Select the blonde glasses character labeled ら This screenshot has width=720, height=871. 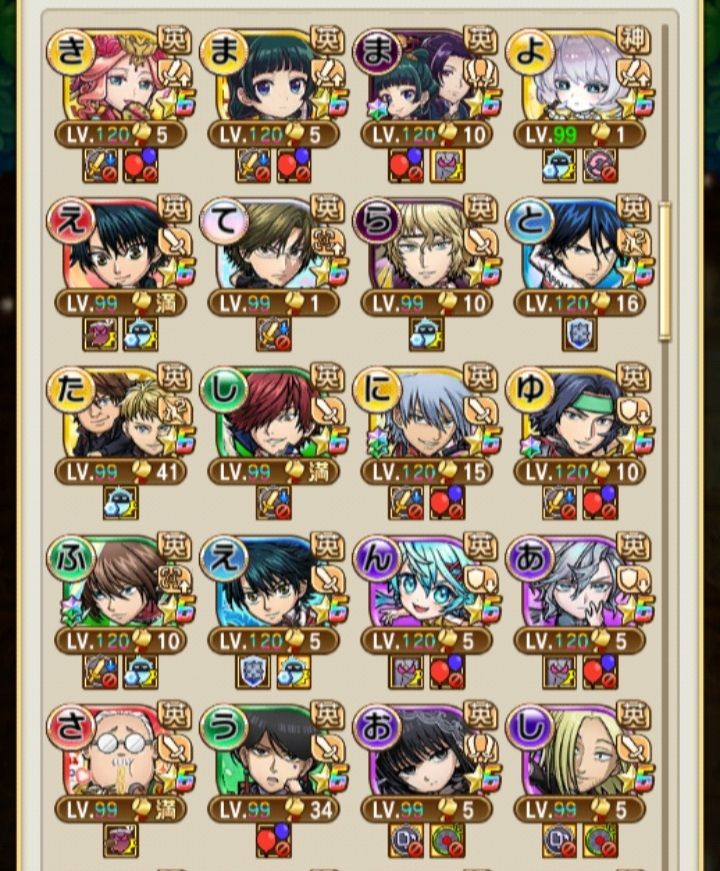coord(426,245)
